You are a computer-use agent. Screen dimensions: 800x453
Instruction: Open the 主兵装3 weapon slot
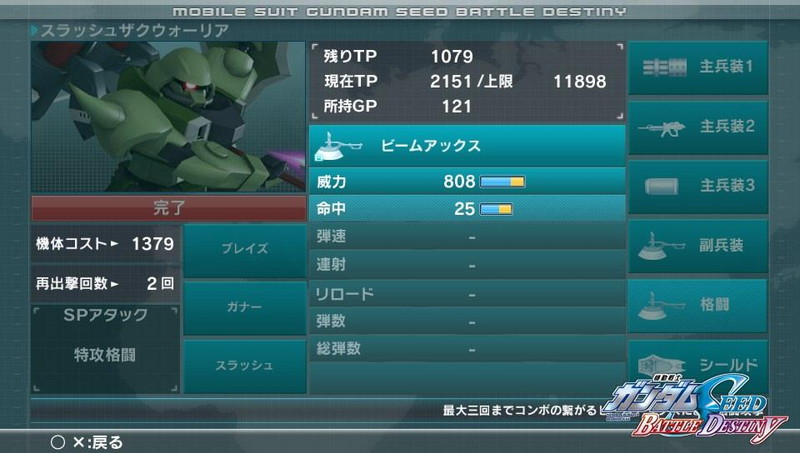tap(697, 187)
